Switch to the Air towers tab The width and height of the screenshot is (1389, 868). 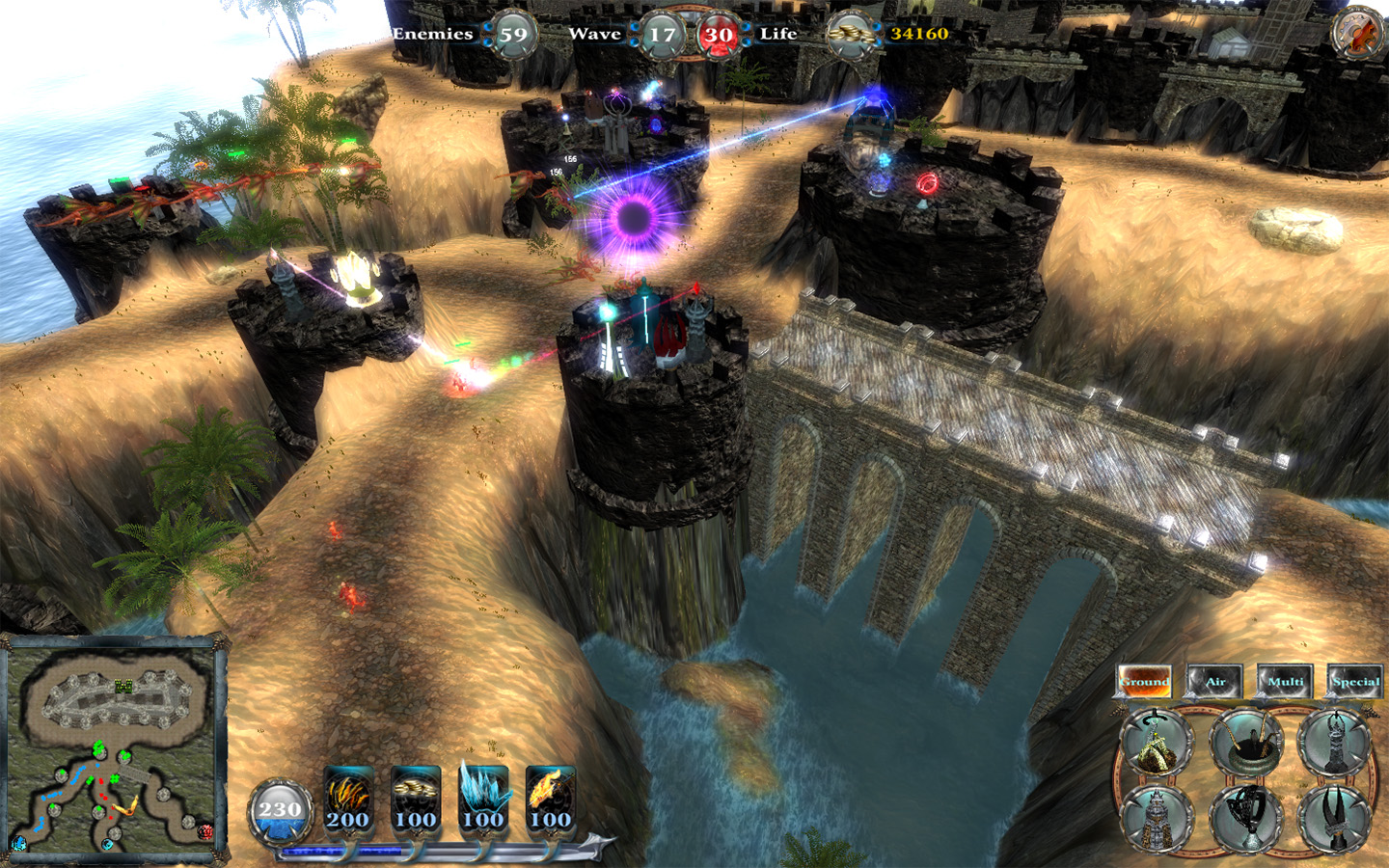[x=1217, y=681]
